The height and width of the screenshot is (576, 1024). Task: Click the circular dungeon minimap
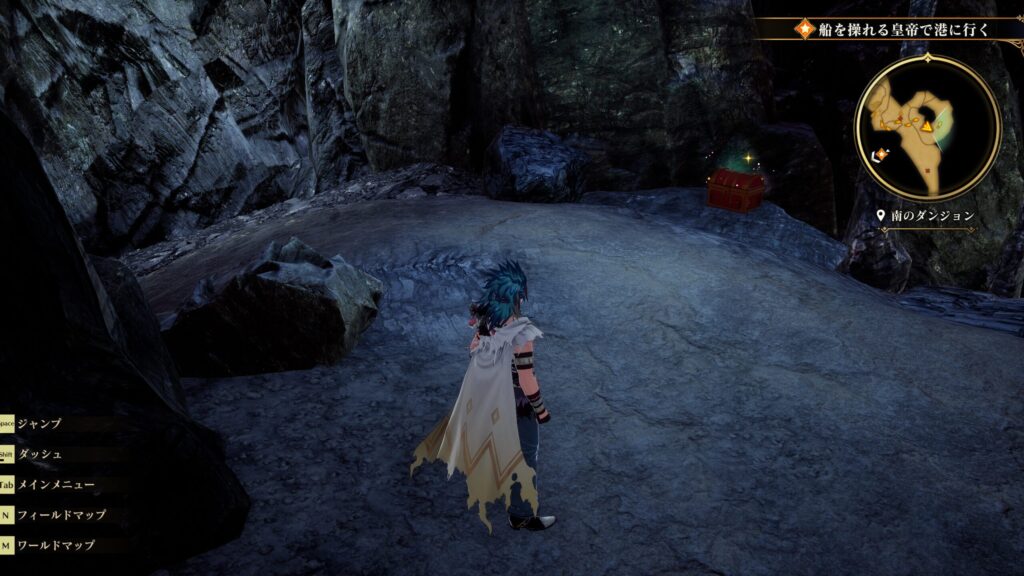[927, 127]
